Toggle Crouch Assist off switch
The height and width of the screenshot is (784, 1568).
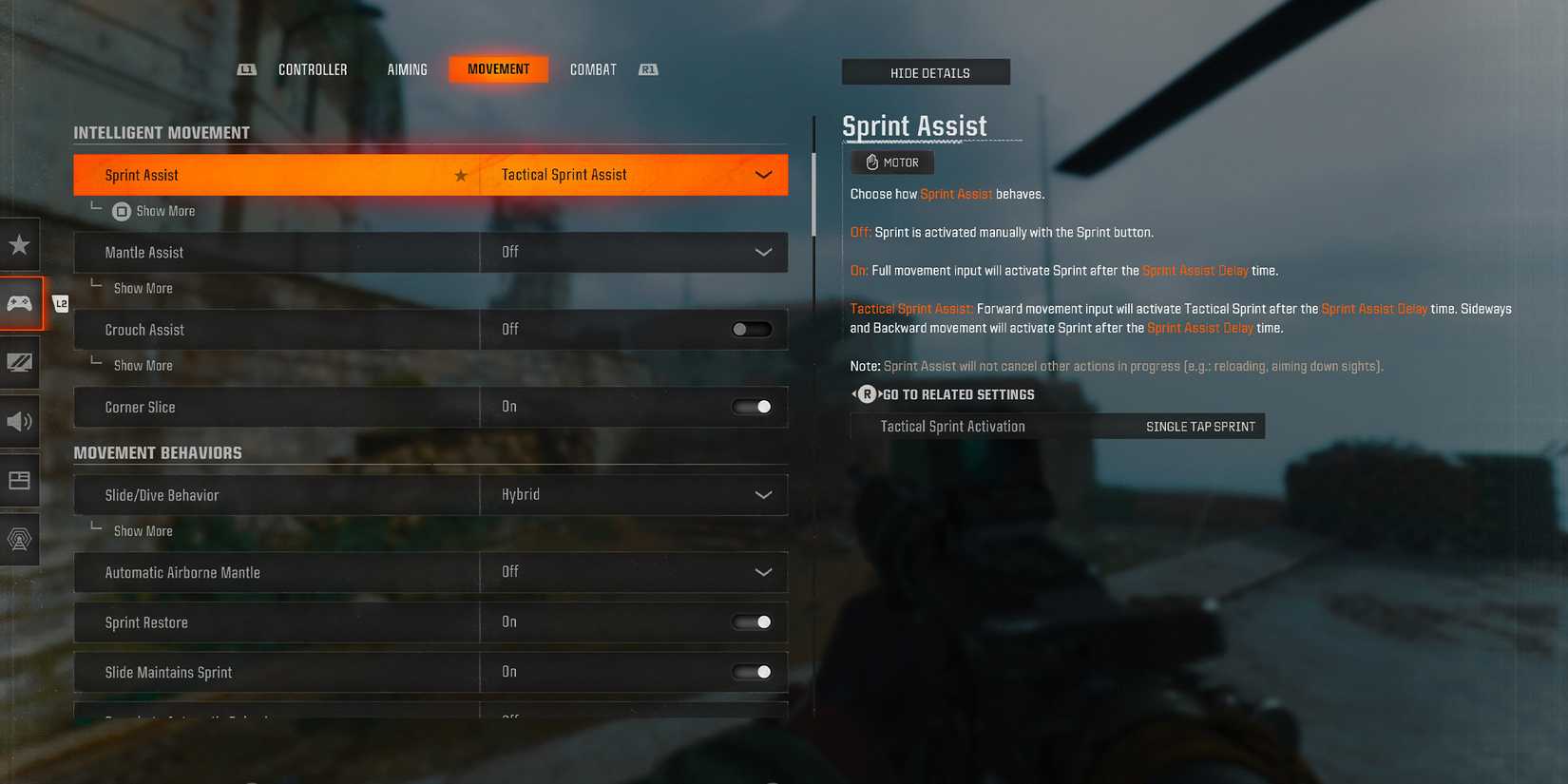coord(751,329)
